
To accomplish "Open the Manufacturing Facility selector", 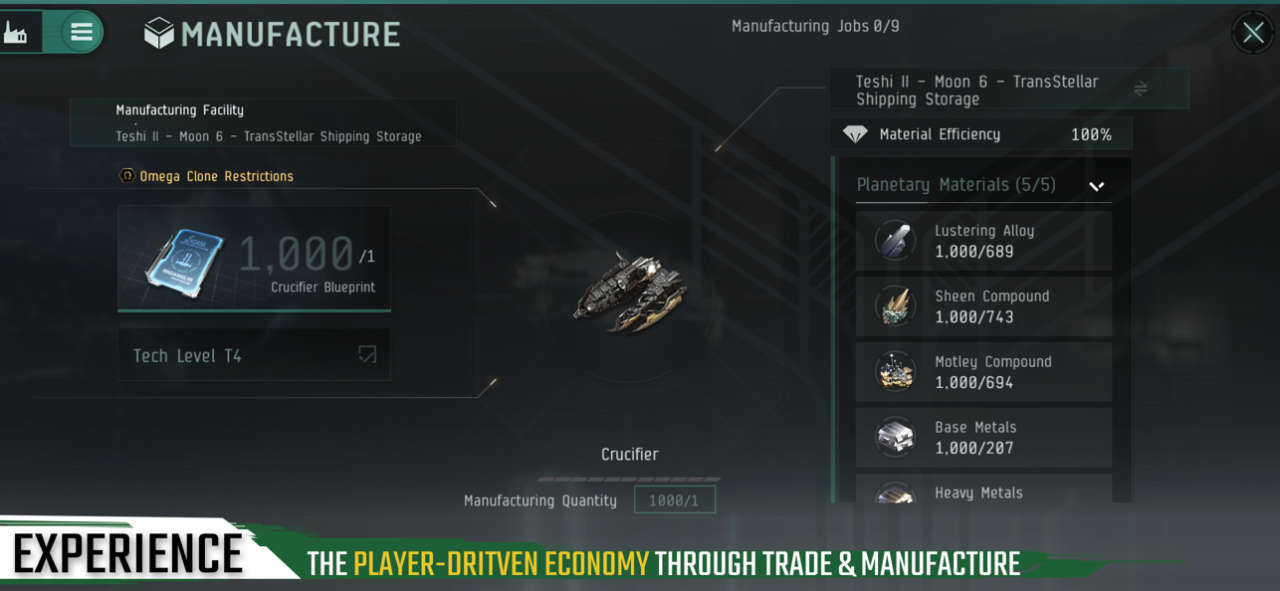I will 263,123.
